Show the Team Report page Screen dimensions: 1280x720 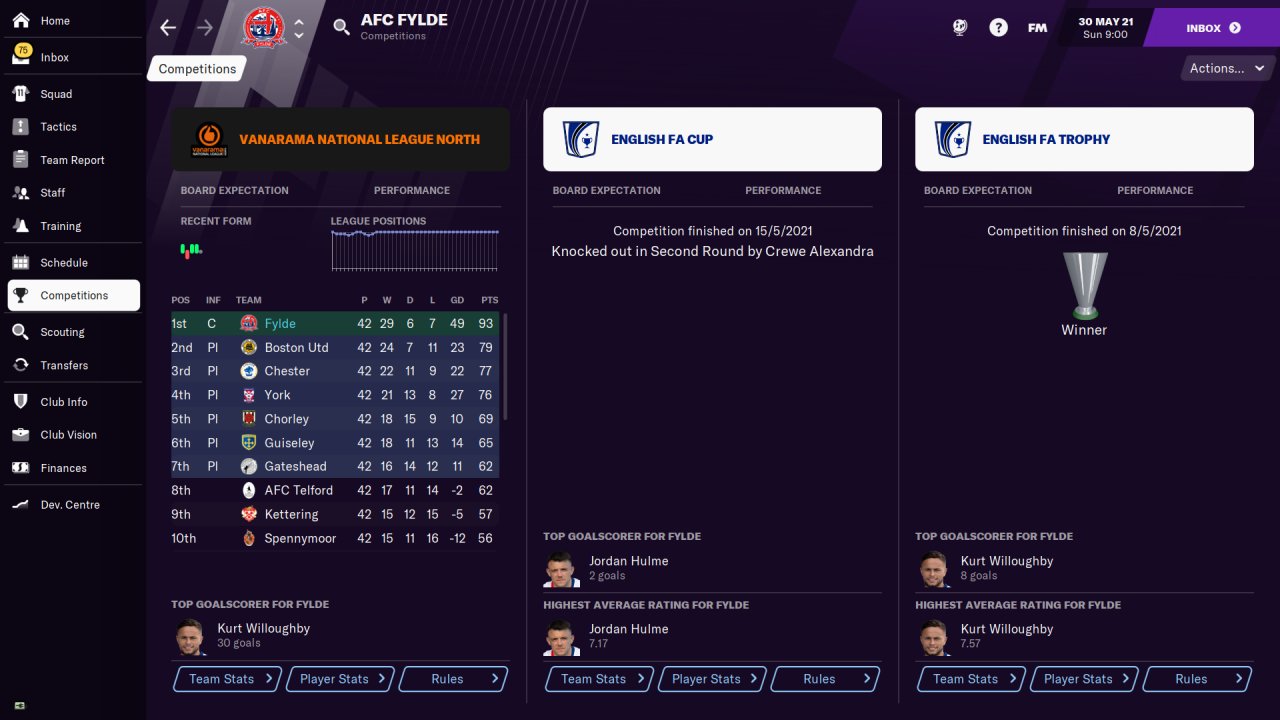point(72,160)
